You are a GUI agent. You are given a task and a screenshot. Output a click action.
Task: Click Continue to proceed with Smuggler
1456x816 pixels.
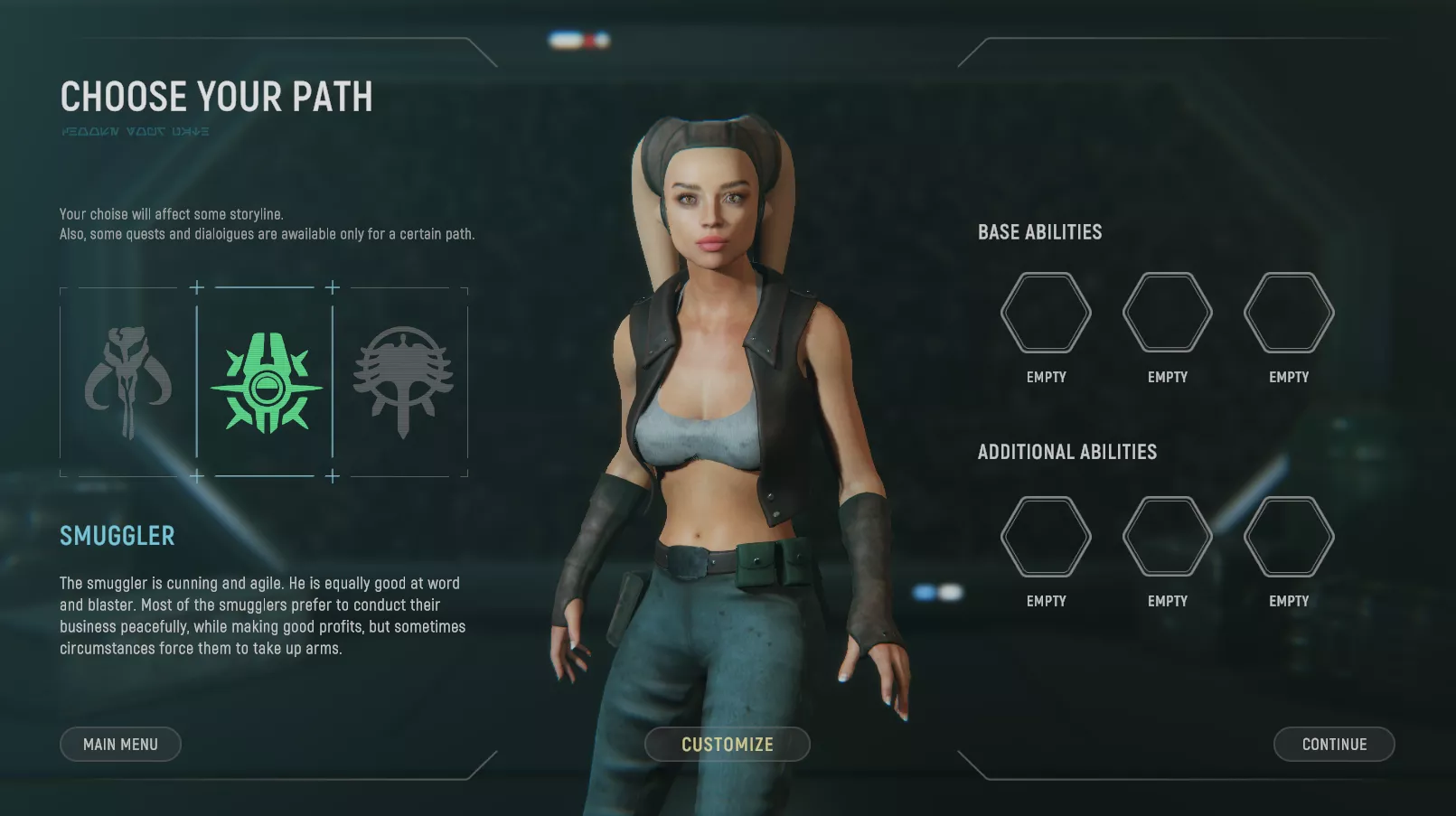(1333, 744)
